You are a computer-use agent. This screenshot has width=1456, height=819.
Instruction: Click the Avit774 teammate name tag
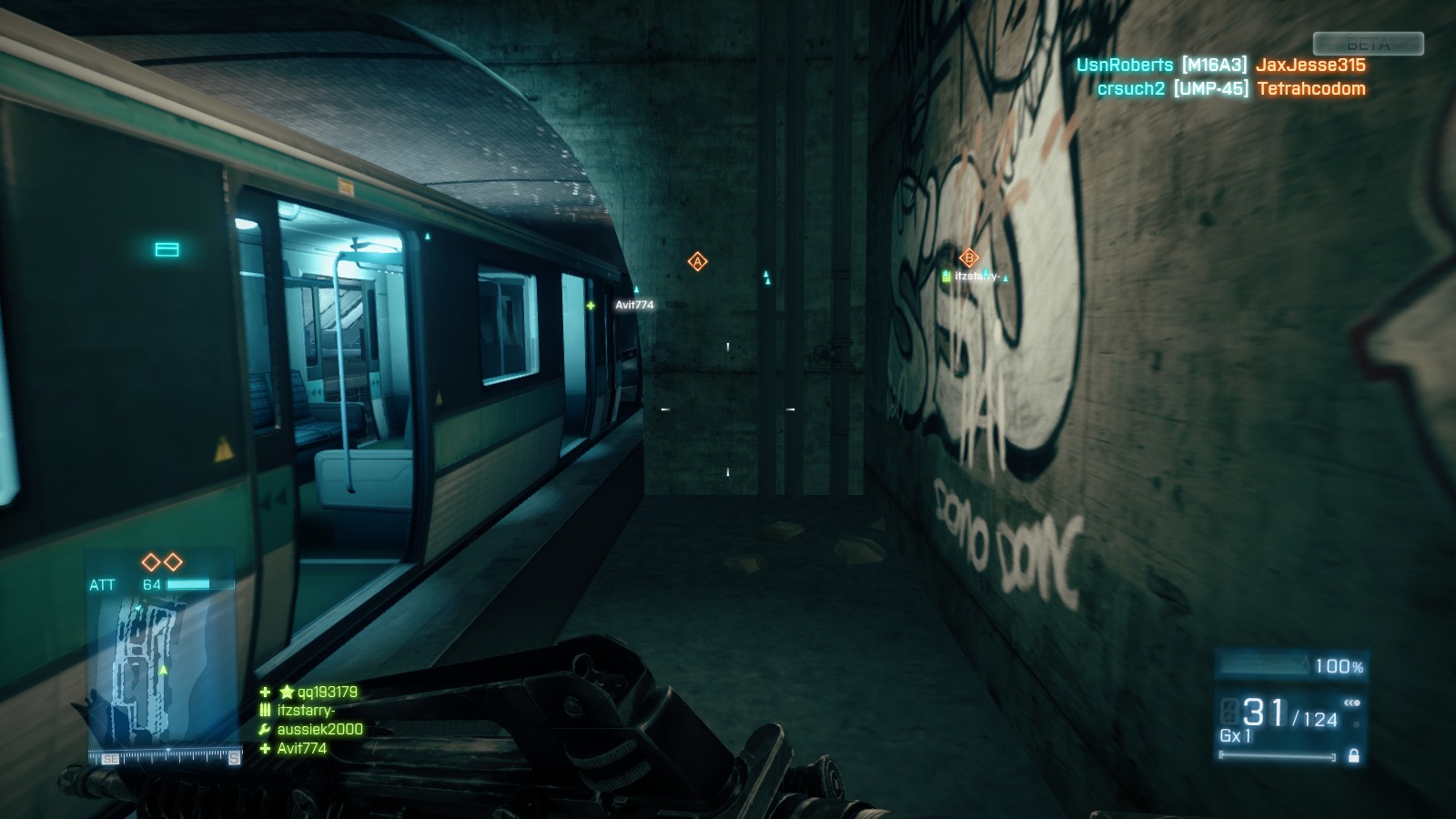click(x=634, y=305)
